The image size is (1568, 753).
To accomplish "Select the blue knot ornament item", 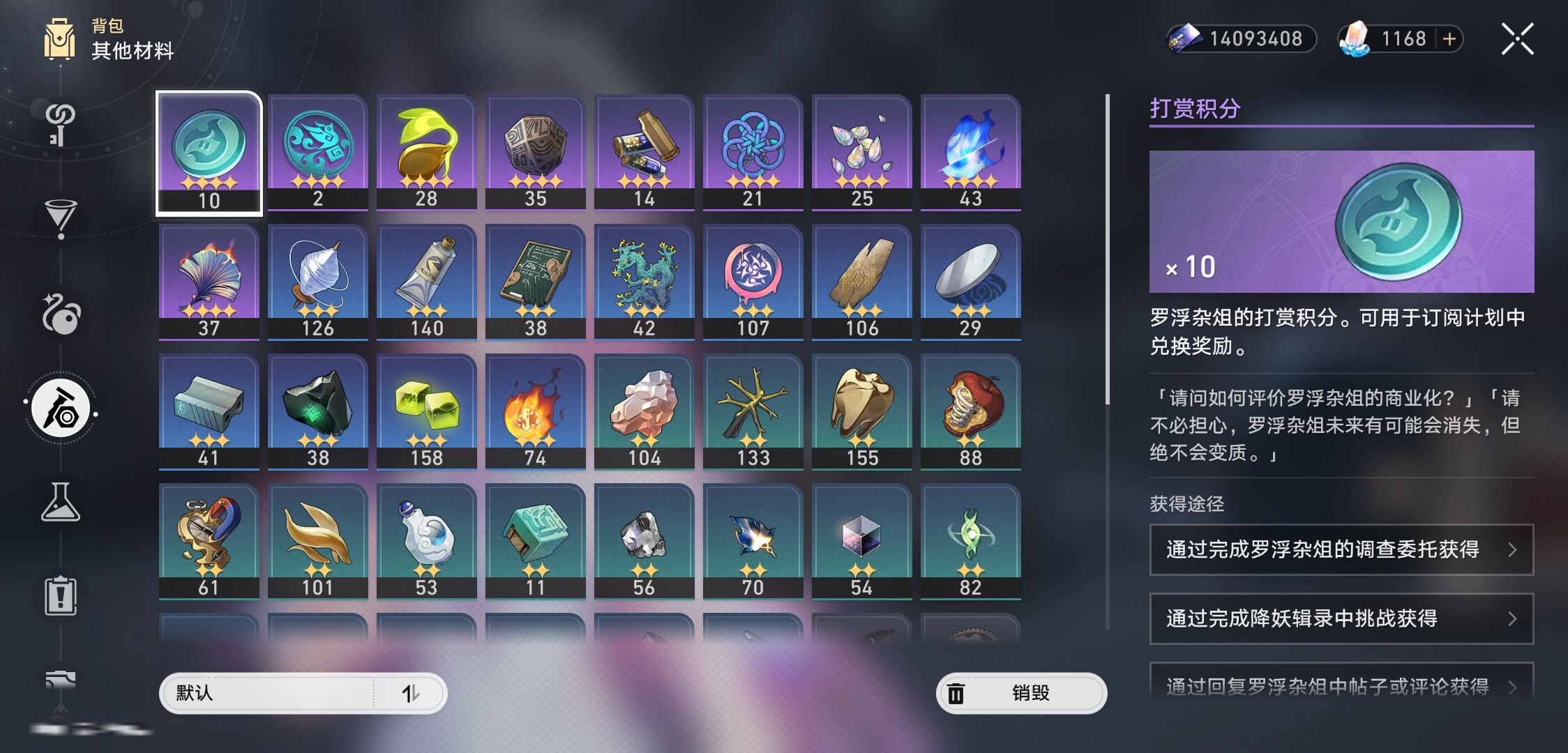I will point(753,151).
